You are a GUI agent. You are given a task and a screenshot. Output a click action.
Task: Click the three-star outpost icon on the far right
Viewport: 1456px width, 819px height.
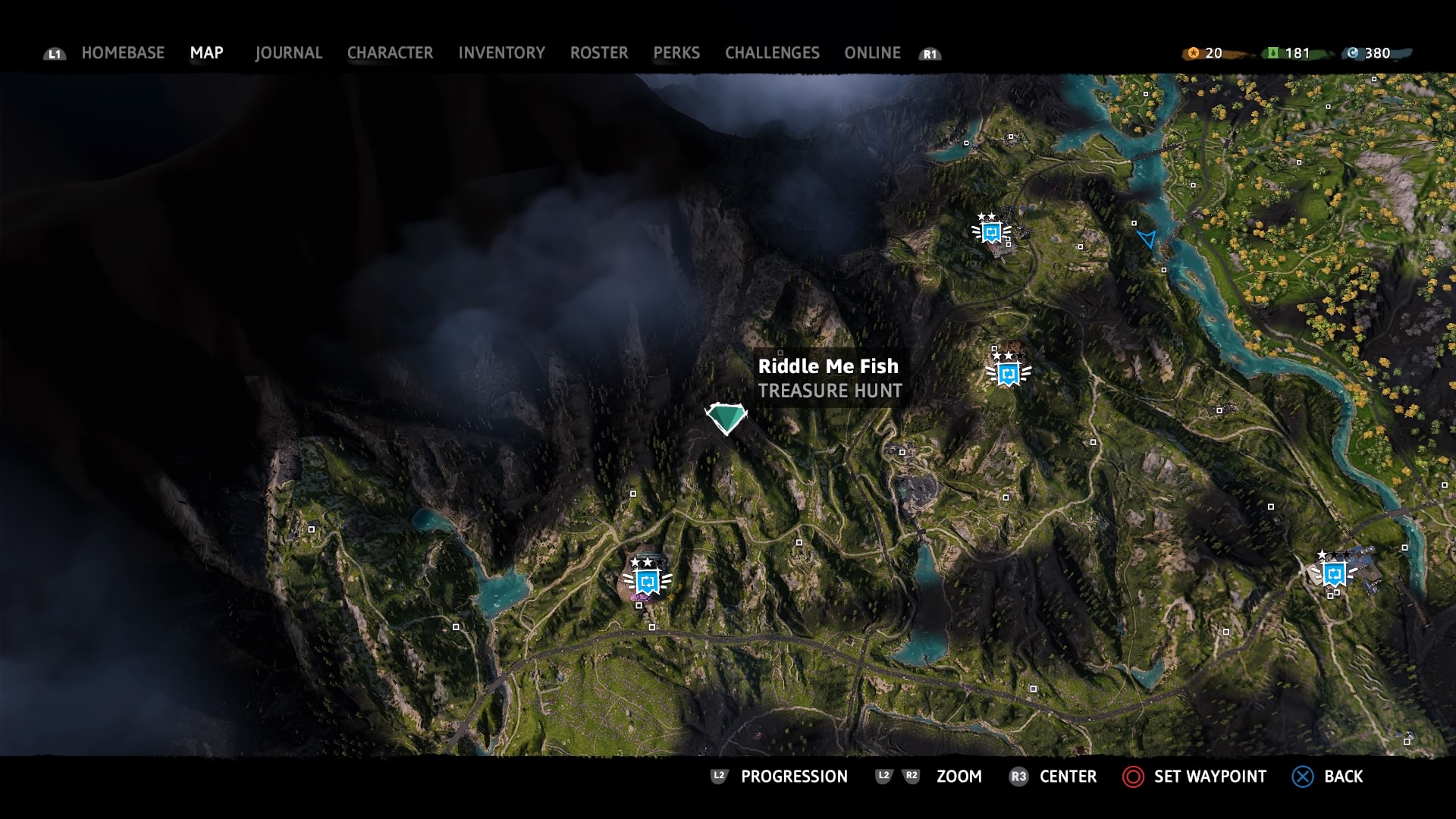pyautogui.click(x=1334, y=575)
